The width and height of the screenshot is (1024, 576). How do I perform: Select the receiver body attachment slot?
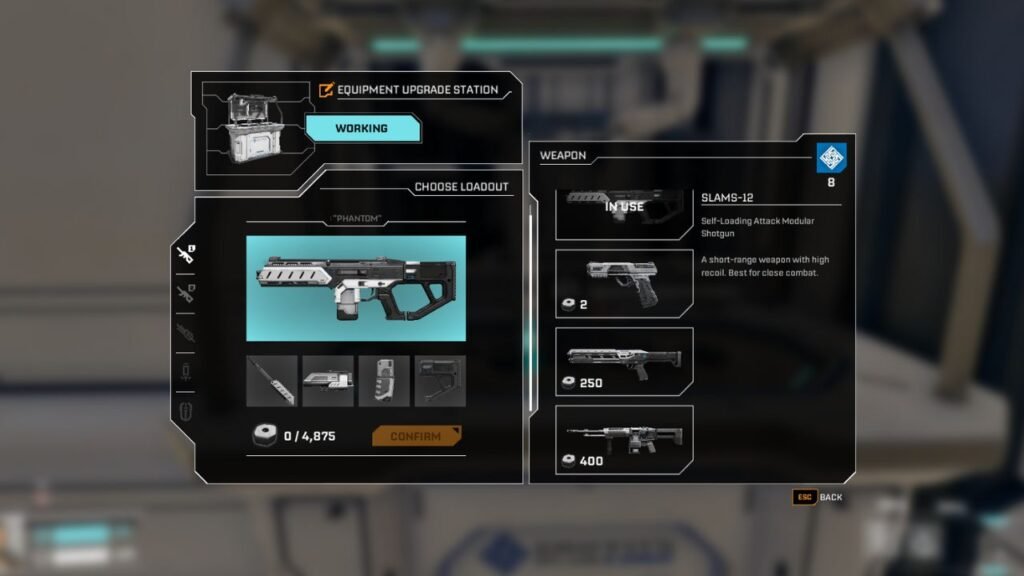point(328,381)
